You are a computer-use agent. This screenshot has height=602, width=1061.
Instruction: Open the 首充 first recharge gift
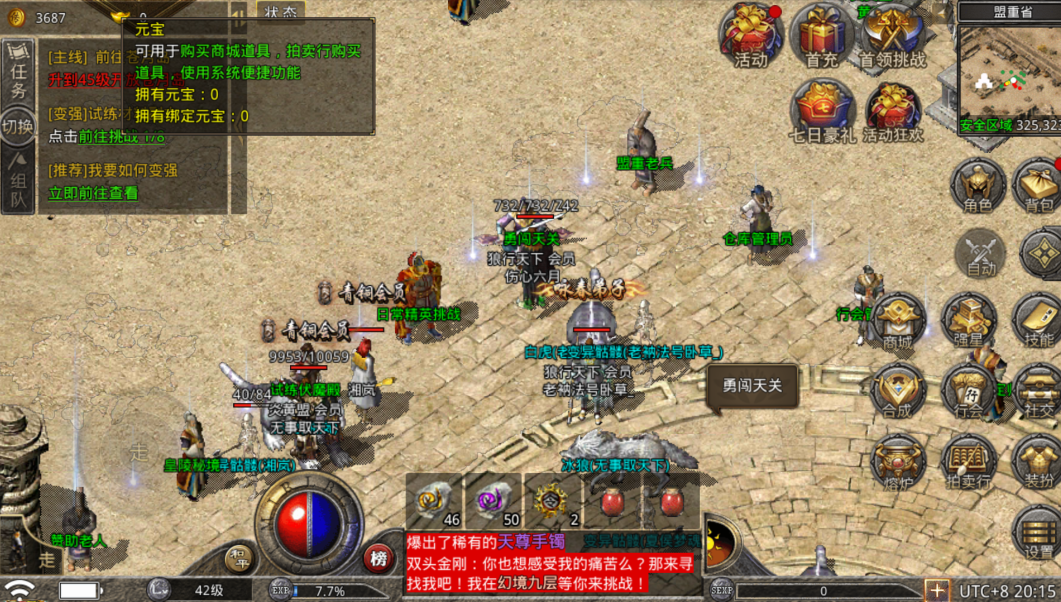click(x=822, y=35)
